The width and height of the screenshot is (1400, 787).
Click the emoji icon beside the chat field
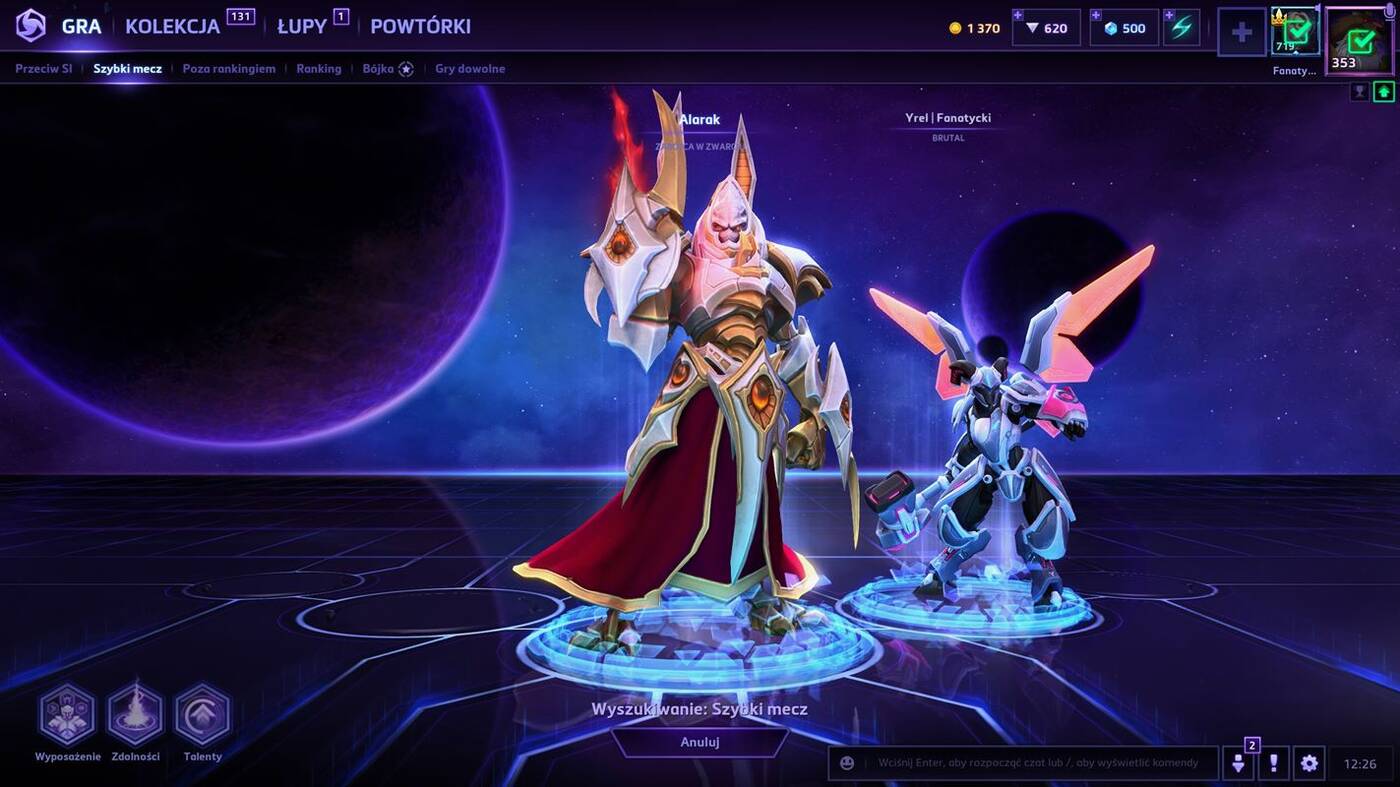click(845, 762)
